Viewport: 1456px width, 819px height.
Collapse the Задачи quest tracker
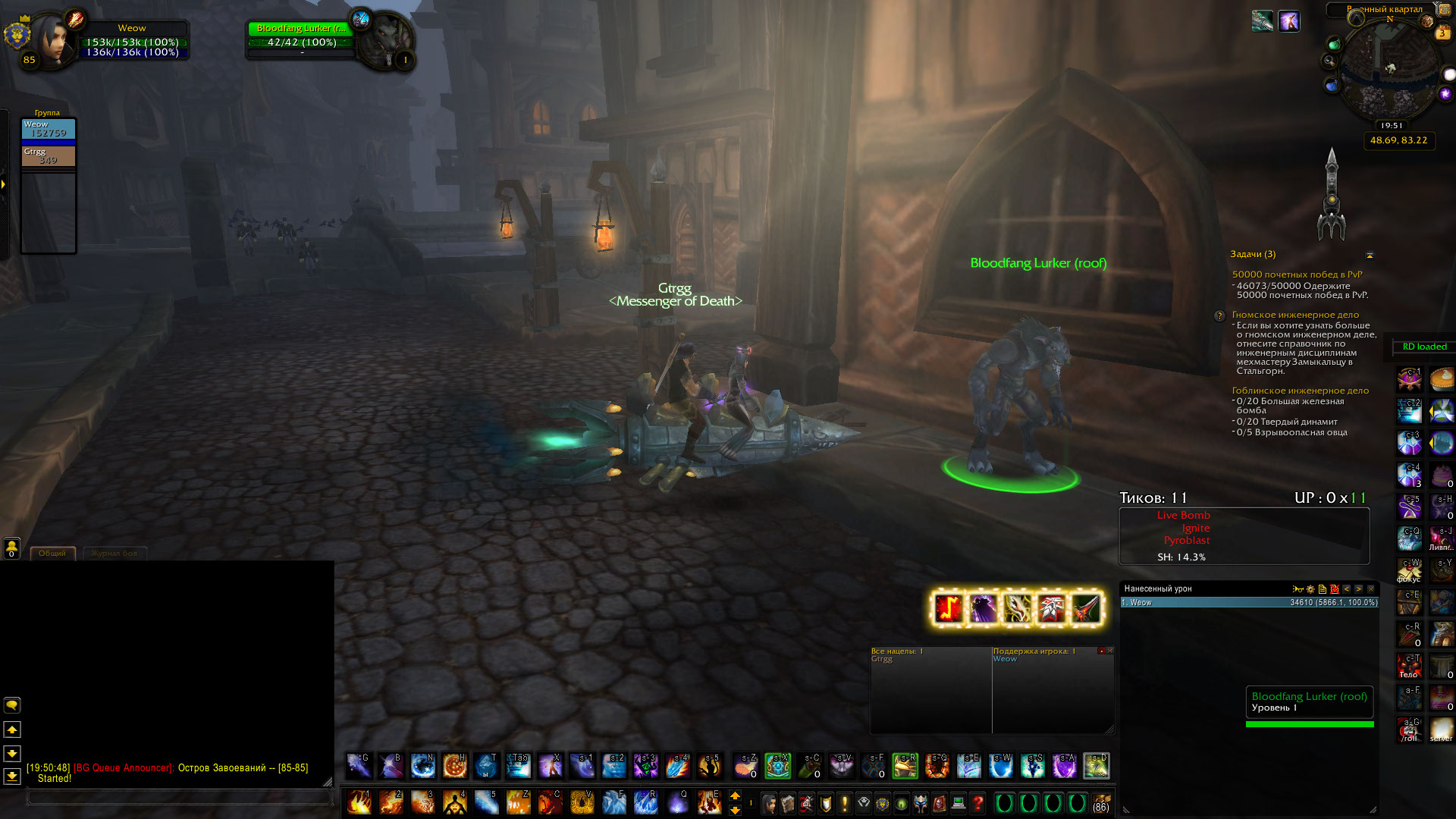pos(1370,255)
